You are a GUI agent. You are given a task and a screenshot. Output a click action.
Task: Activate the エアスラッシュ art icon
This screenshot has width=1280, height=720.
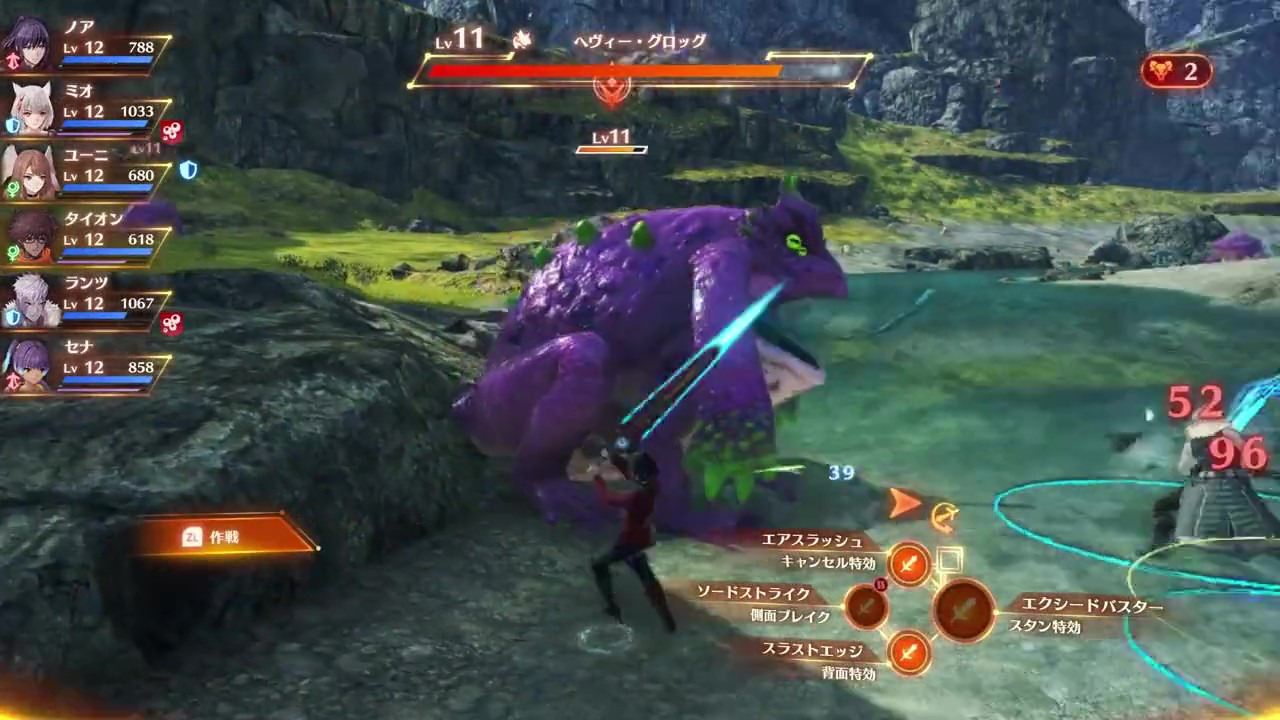[x=909, y=565]
